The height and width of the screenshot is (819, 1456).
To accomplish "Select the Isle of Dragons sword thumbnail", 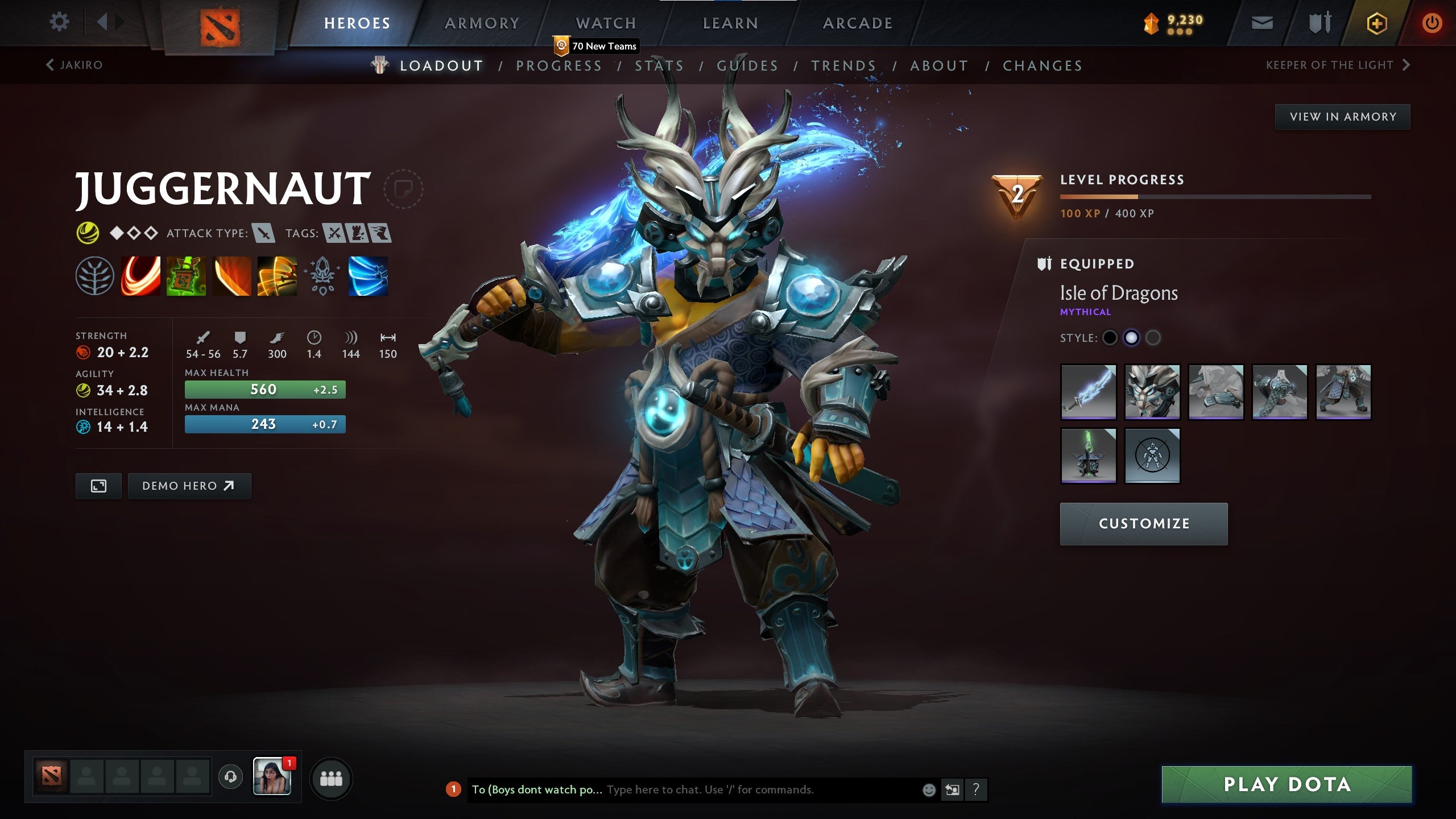I will [1088, 391].
